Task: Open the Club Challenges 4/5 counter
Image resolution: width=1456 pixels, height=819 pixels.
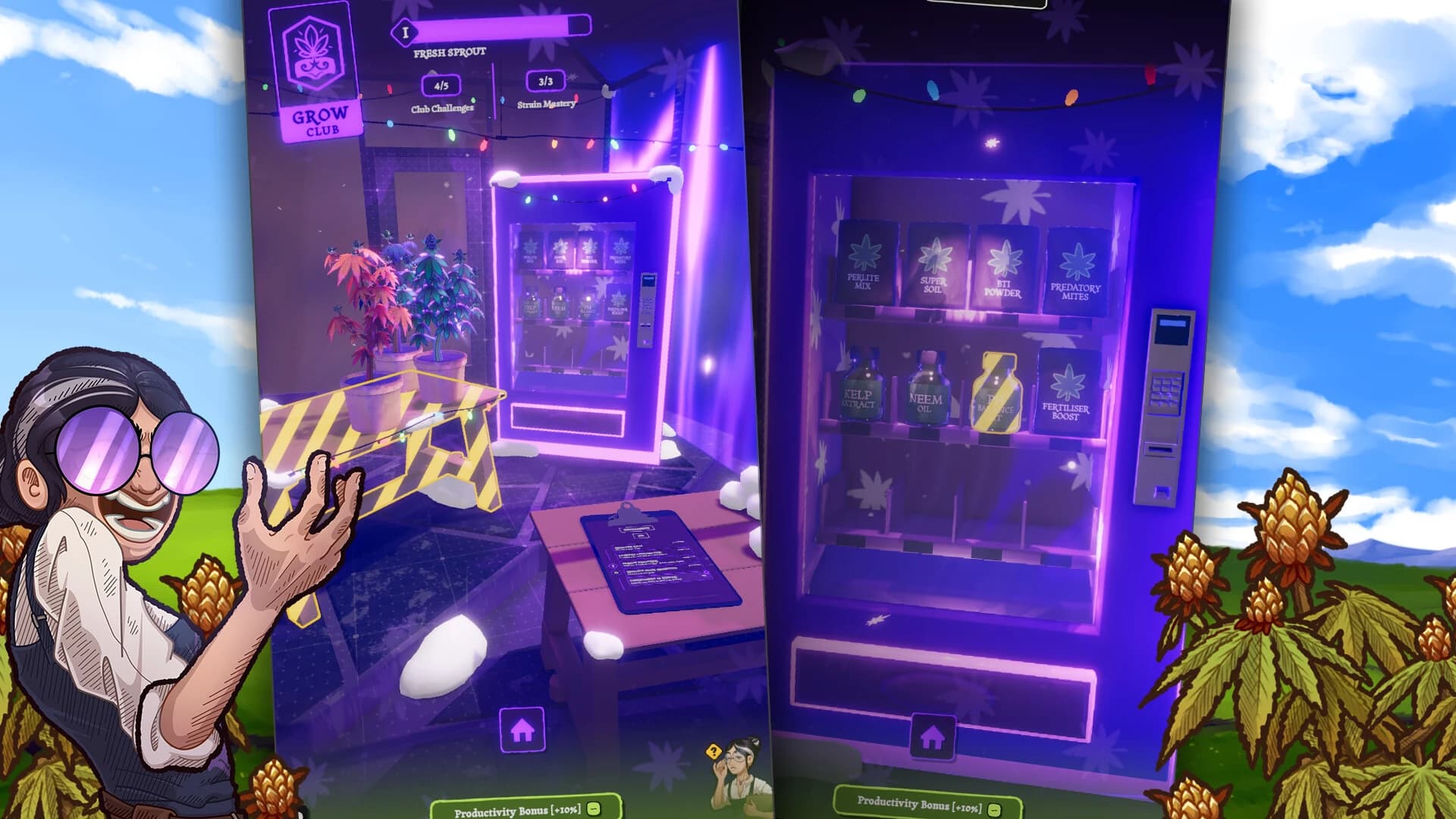Action: (x=441, y=86)
